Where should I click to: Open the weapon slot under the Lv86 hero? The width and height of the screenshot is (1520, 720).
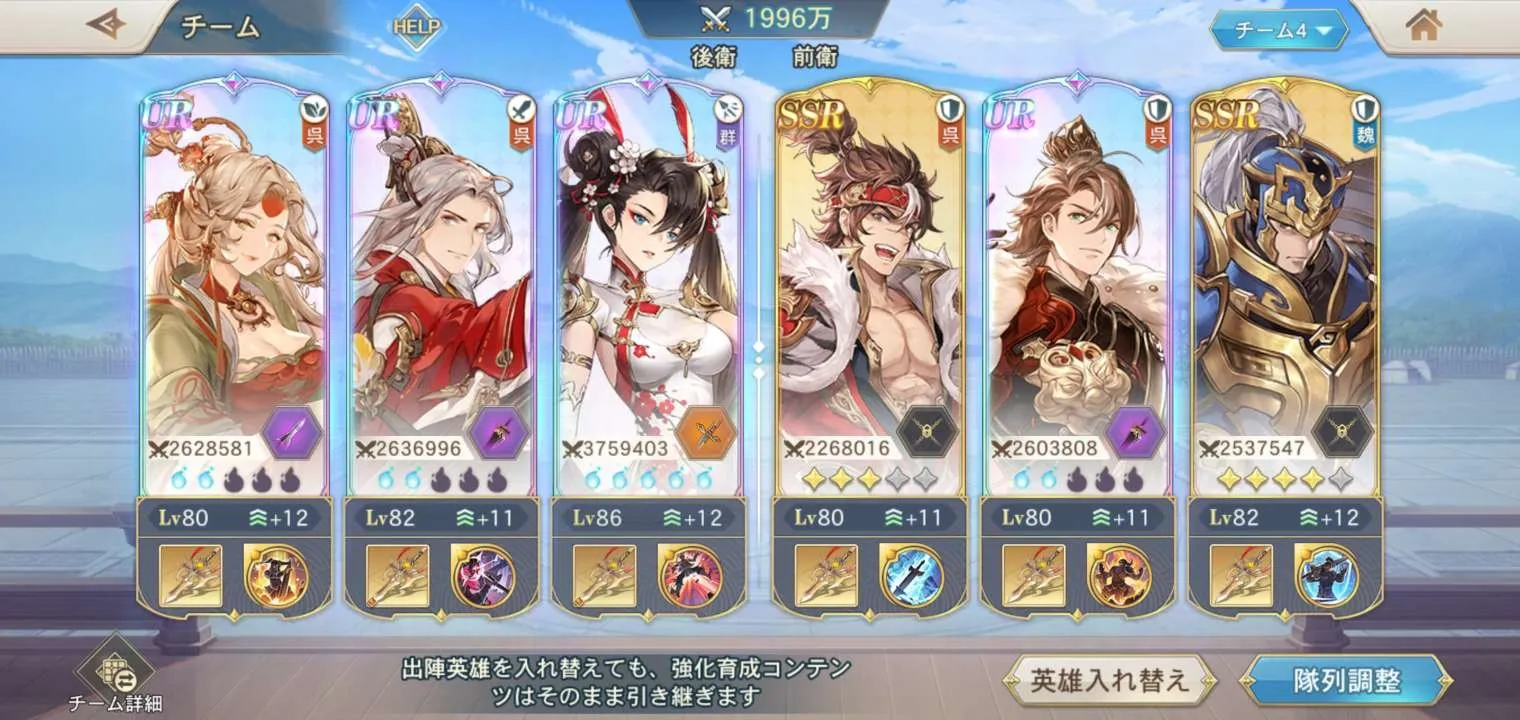605,576
